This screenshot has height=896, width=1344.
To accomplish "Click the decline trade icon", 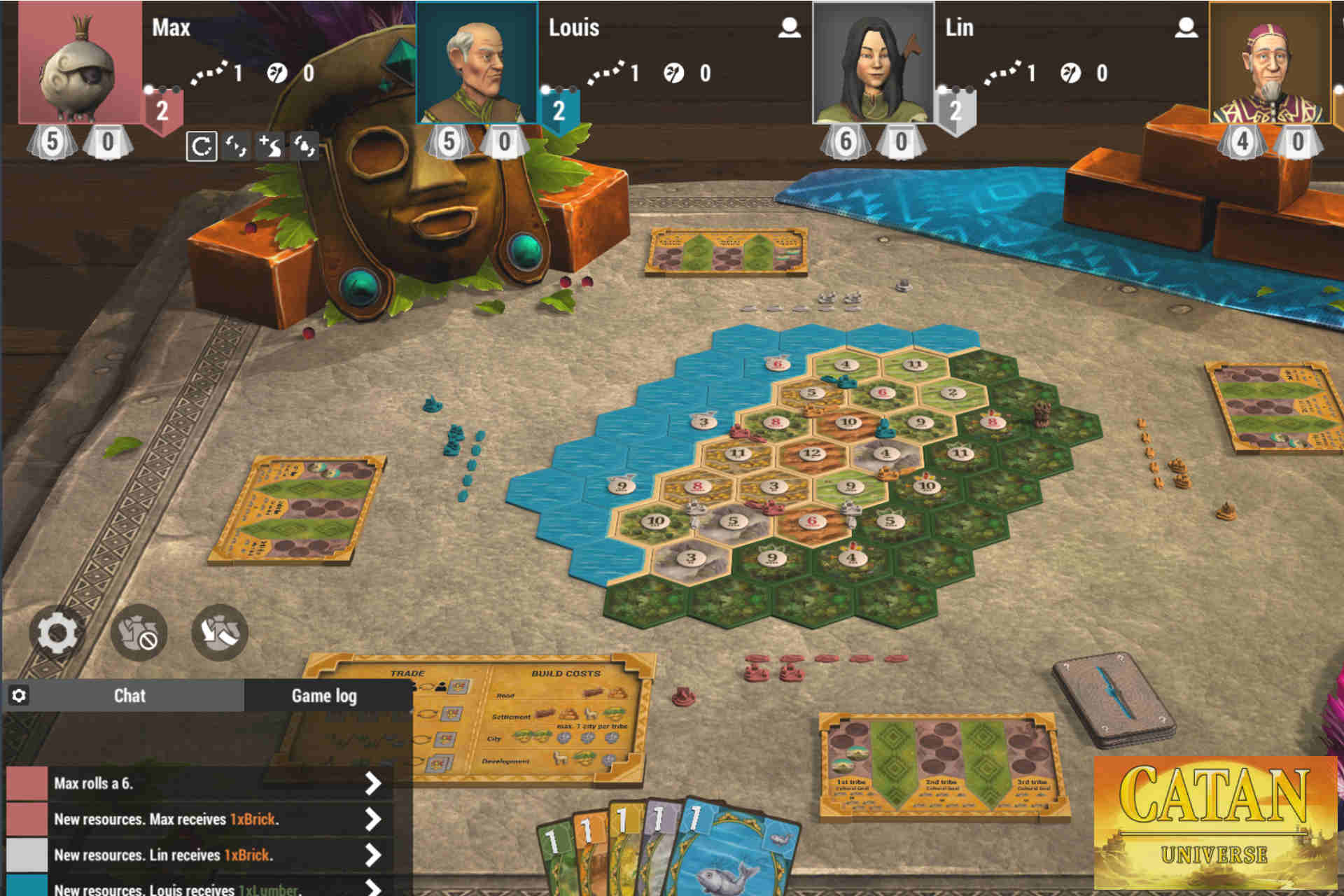I will point(139,631).
